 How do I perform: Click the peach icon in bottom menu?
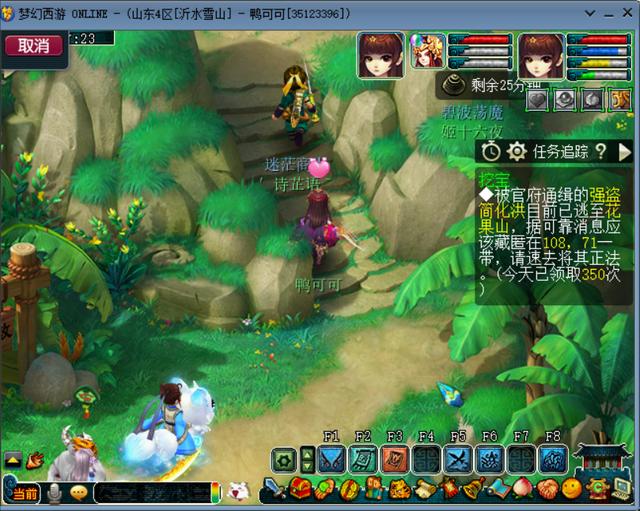tap(523, 489)
